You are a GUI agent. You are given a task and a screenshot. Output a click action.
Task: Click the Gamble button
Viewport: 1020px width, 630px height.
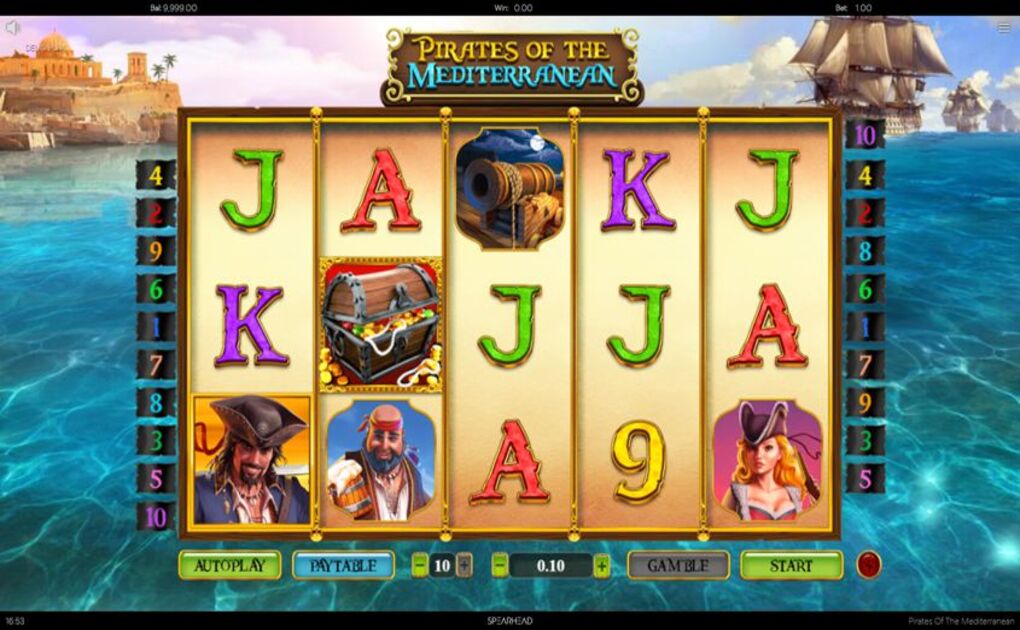678,565
